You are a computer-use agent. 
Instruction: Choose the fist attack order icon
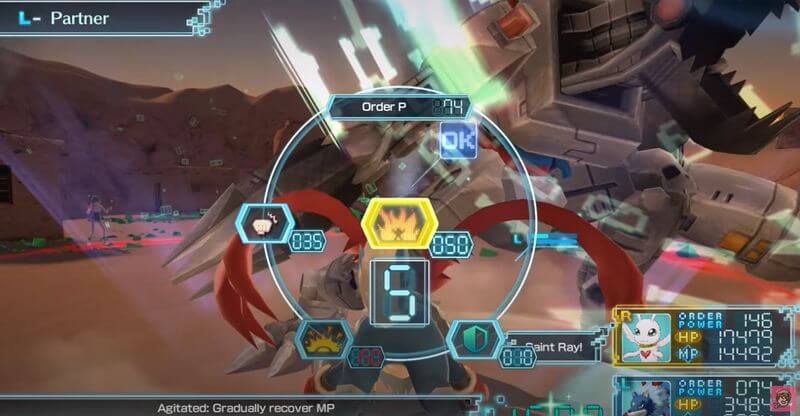(x=263, y=224)
